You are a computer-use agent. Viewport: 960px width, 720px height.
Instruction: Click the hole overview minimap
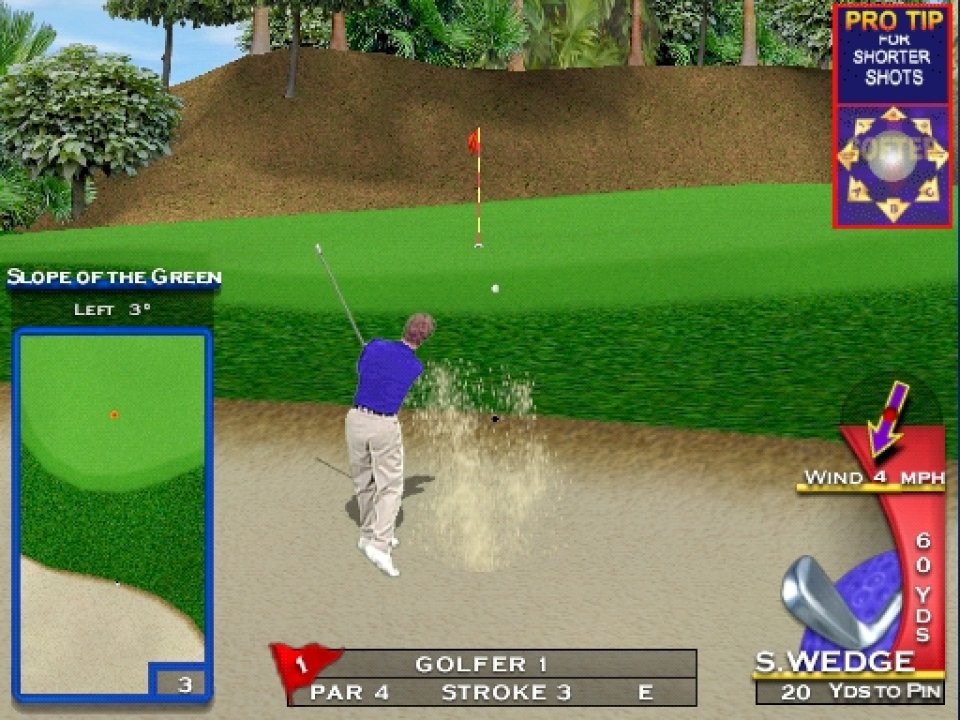[111, 500]
